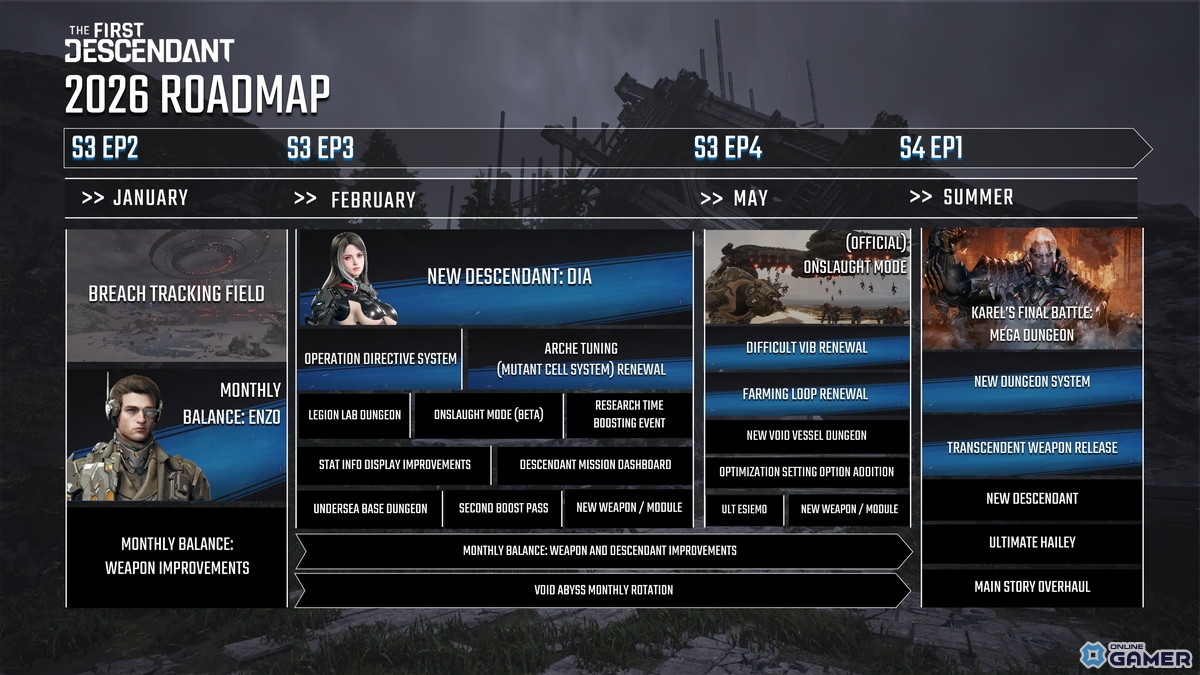Select Onslaught Mode (Beta) box
Viewport: 1200px width, 675px height.
click(x=488, y=415)
